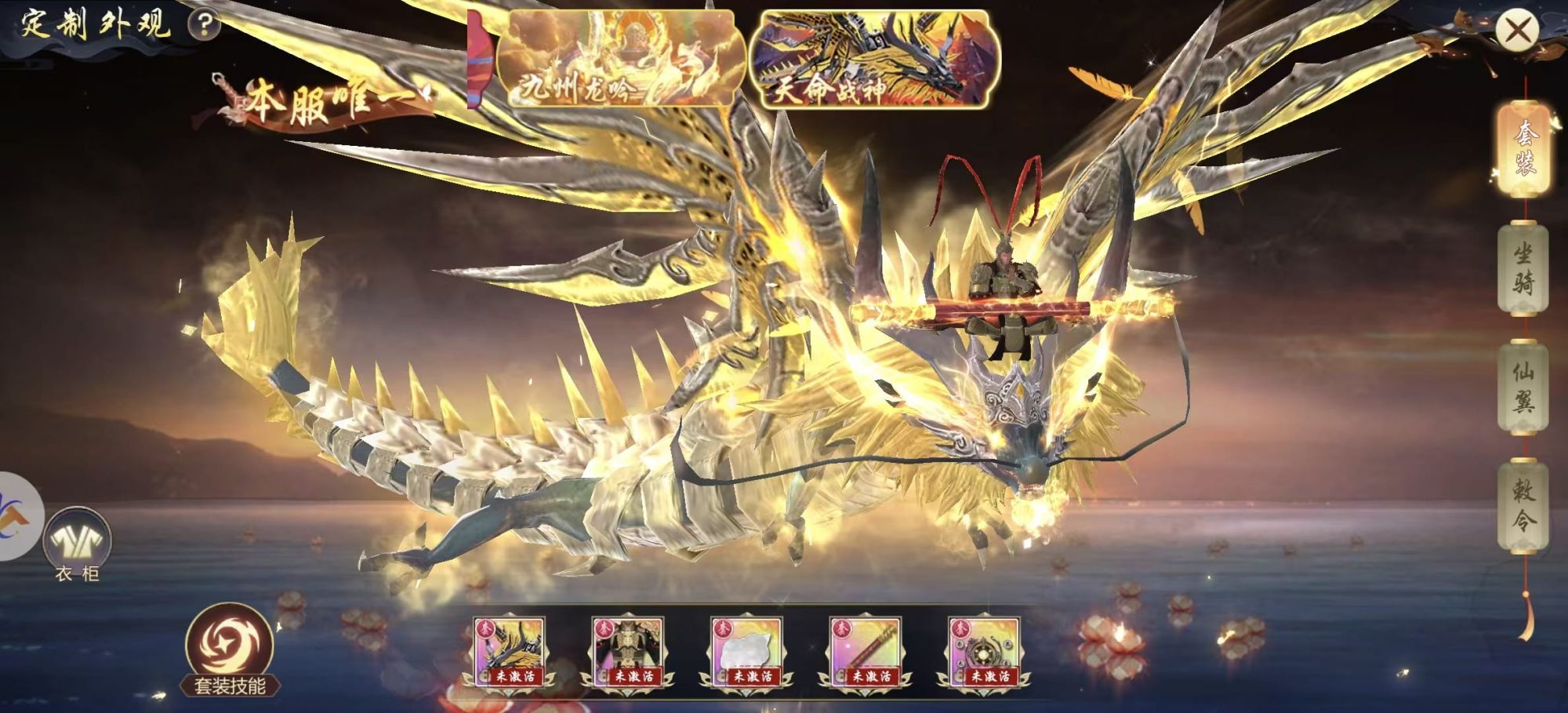The image size is (1568, 713).
Task: Switch to the 仙翼 wings tab
Action: (x=1523, y=387)
